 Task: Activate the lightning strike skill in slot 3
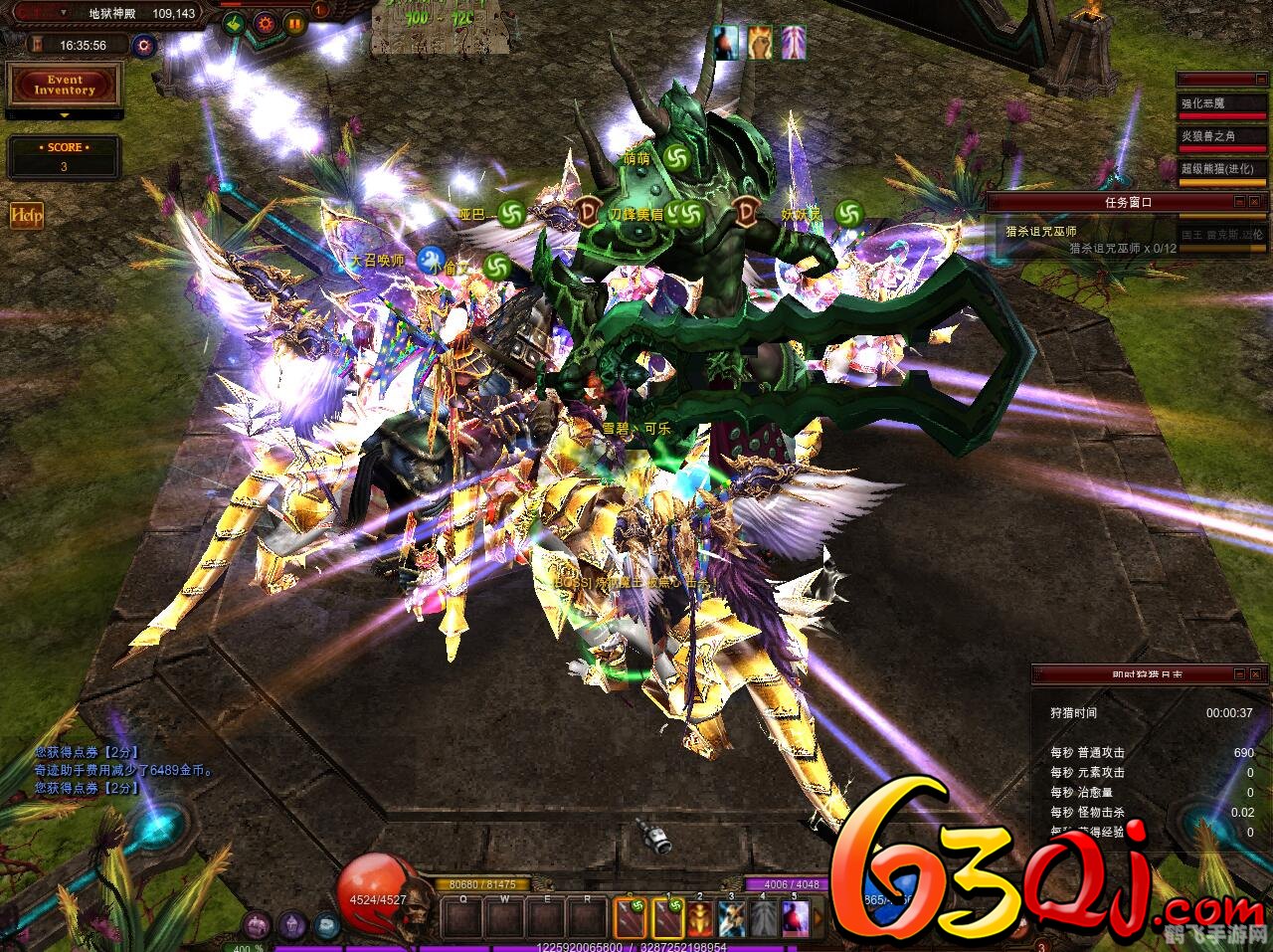[x=732, y=918]
